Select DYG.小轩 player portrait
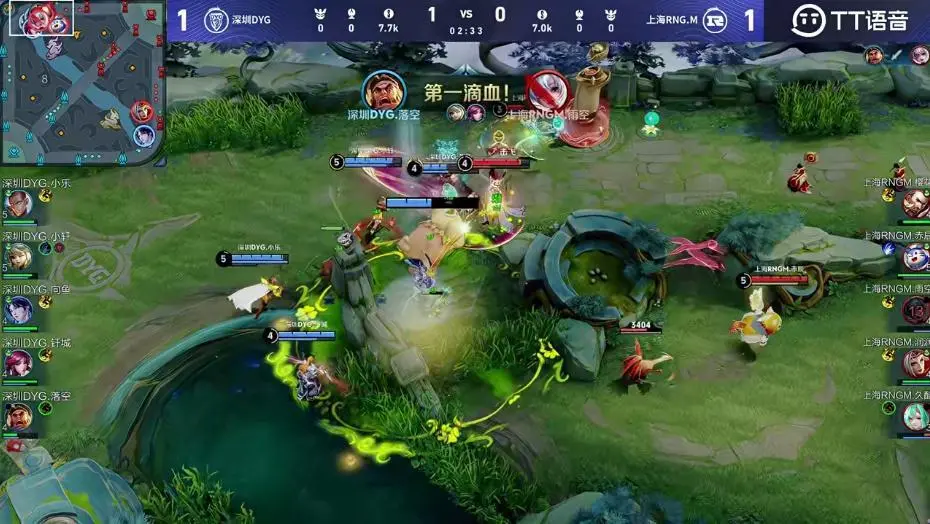Screen dimensions: 930x524 [18, 257]
